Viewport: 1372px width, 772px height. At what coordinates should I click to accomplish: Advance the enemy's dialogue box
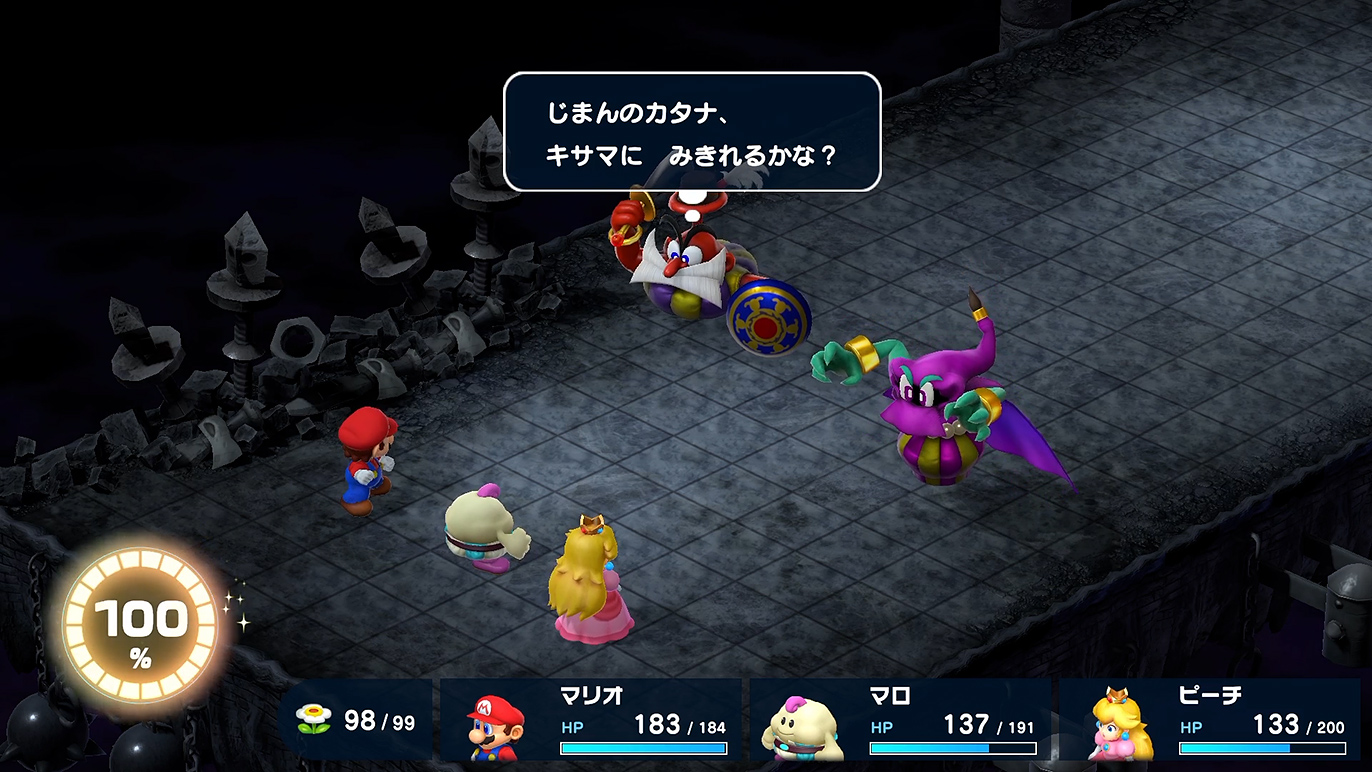(691, 132)
